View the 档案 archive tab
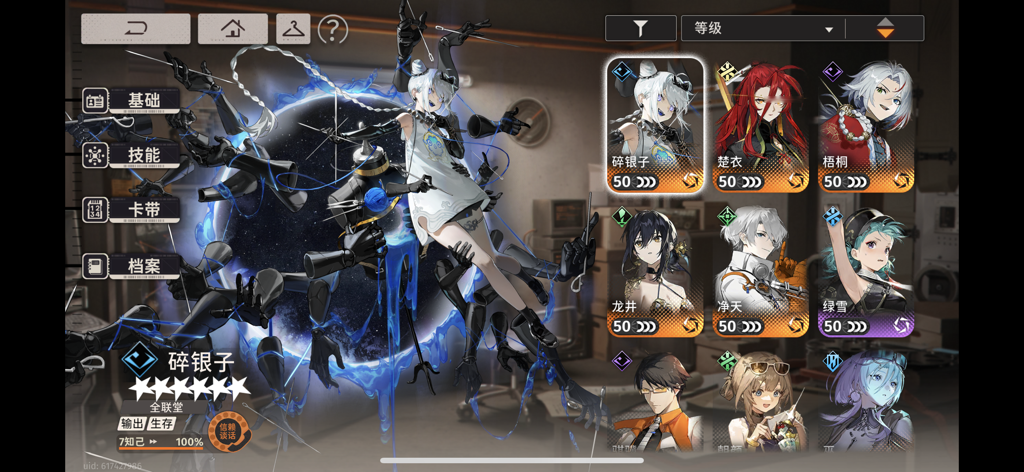 coord(133,266)
